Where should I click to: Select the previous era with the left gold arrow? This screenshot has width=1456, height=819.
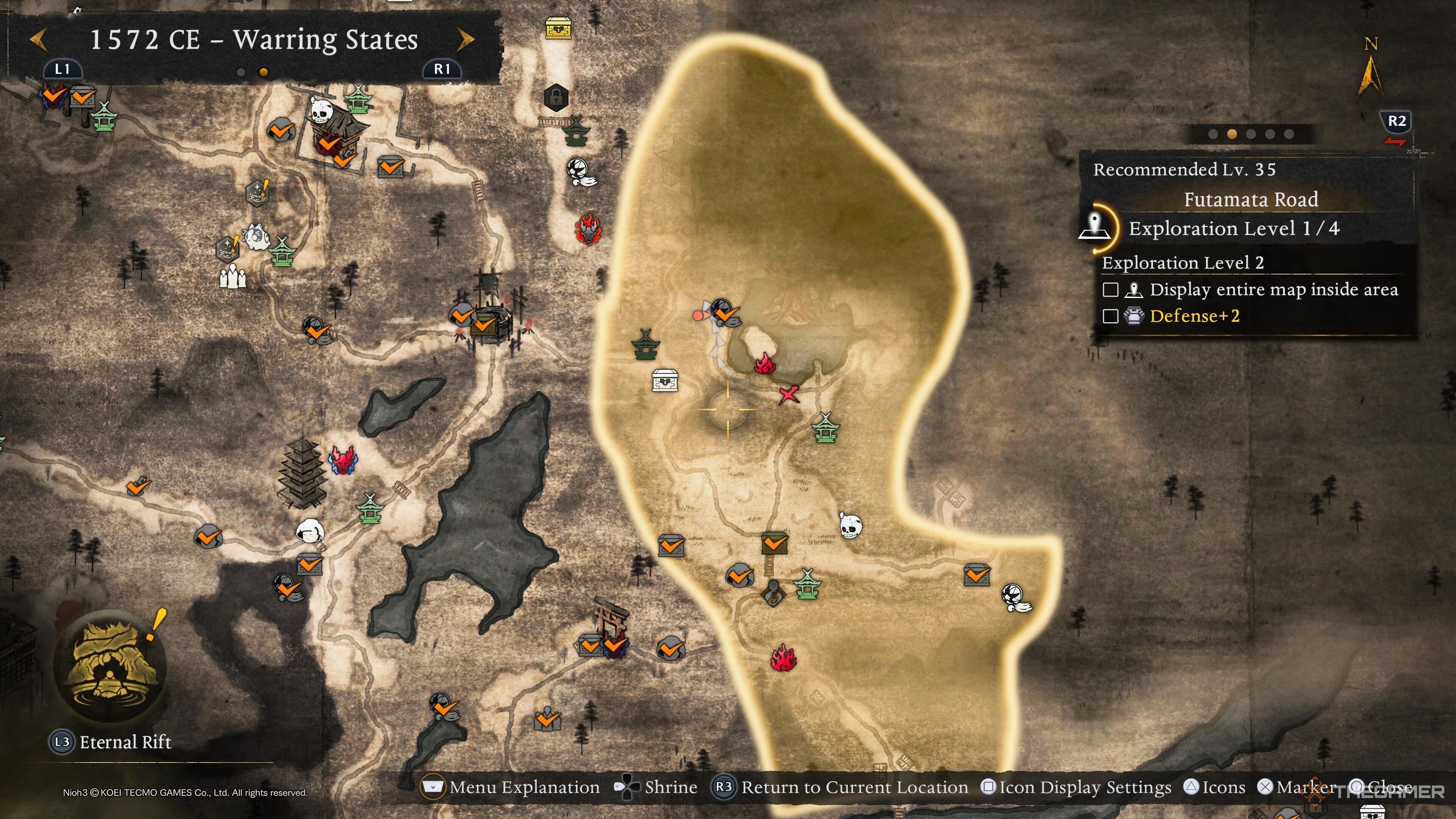38,39
